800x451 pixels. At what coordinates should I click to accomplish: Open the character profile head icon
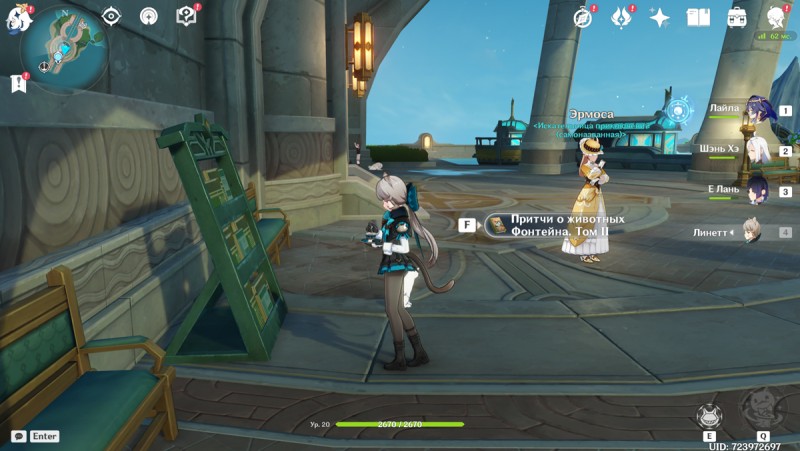click(776, 17)
